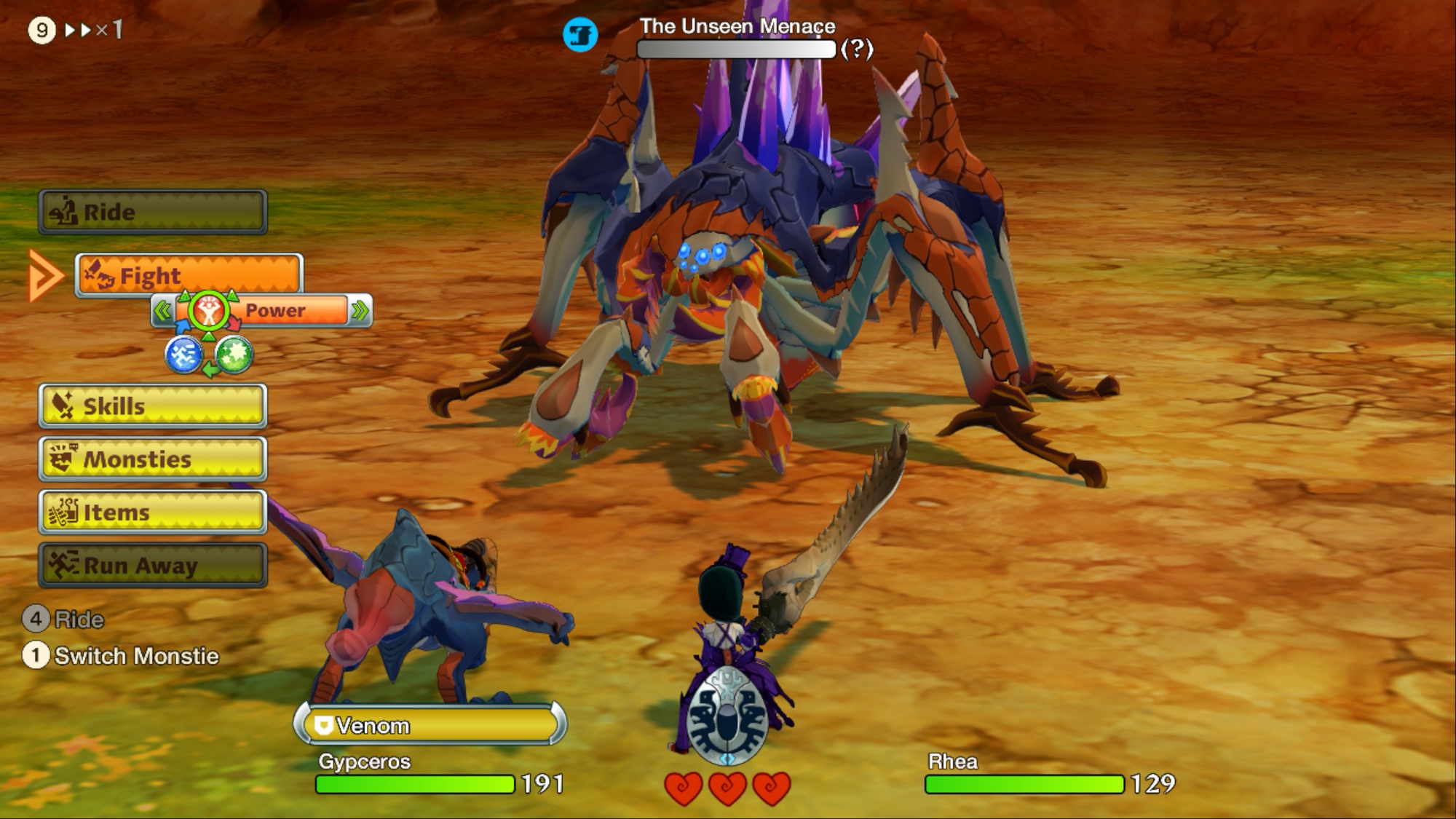Image resolution: width=1456 pixels, height=819 pixels.
Task: Click the blue icon beside The Unseen Menace
Action: (580, 34)
